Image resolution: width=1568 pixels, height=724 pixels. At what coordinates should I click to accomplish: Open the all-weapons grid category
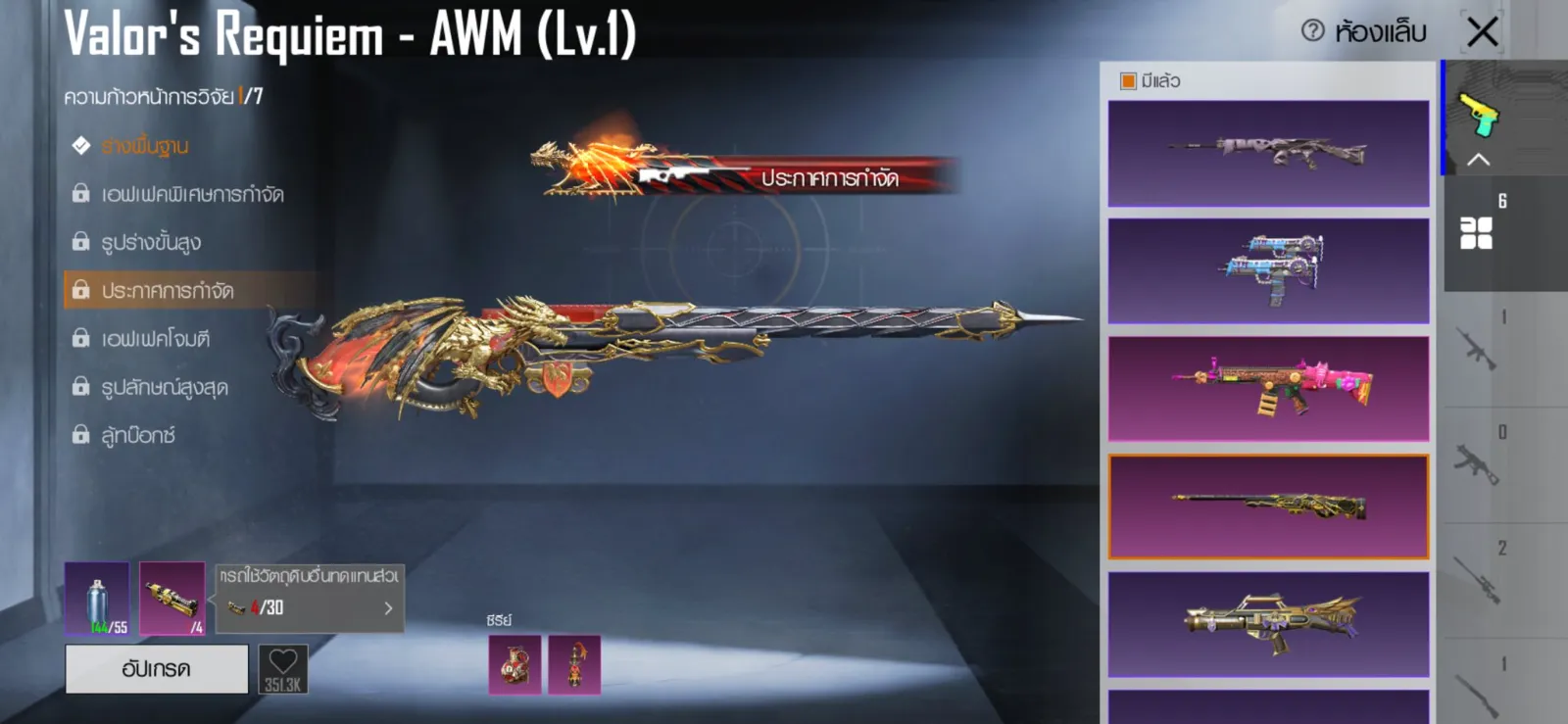tap(1476, 233)
